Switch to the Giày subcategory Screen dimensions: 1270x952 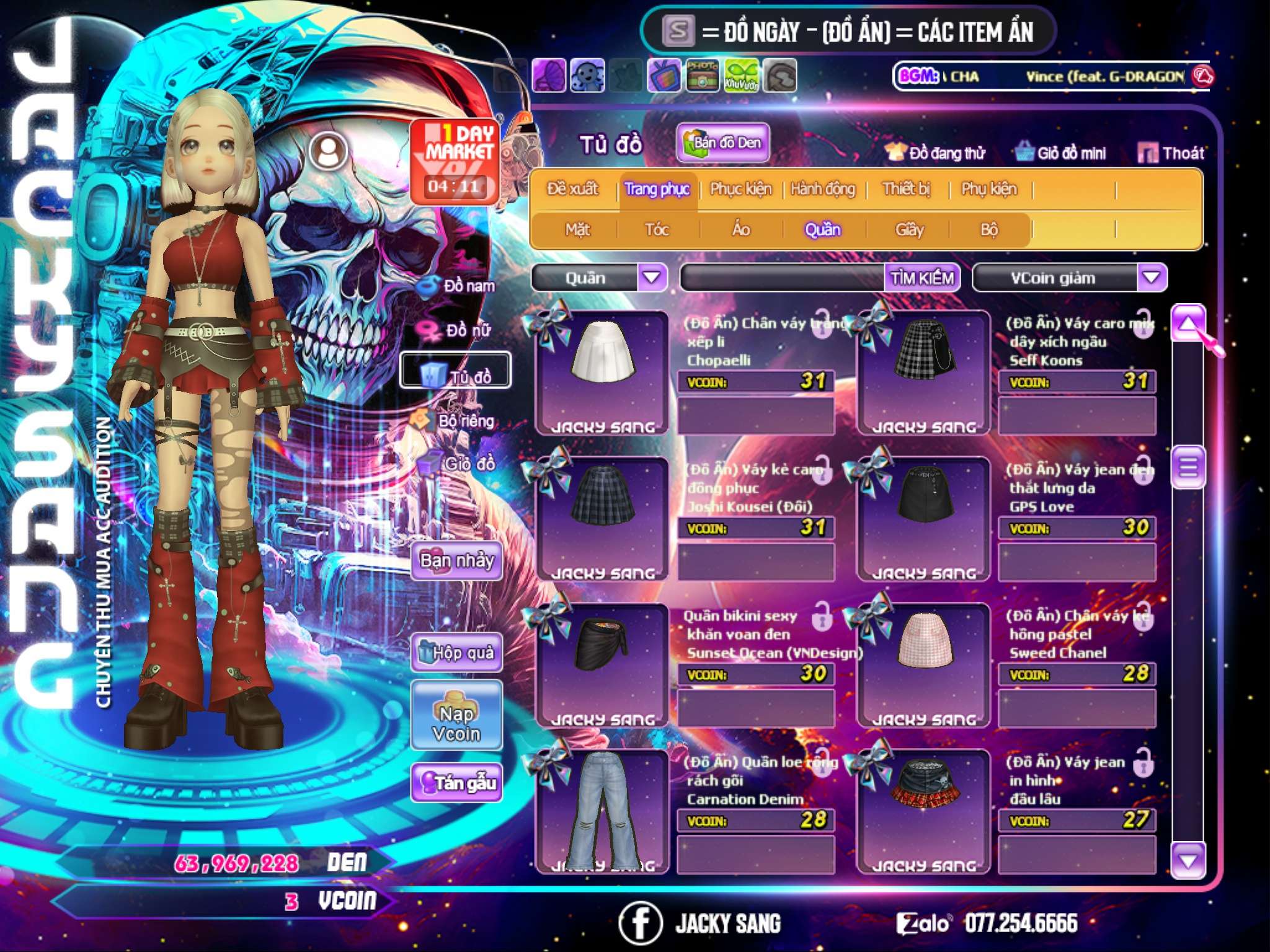click(909, 230)
